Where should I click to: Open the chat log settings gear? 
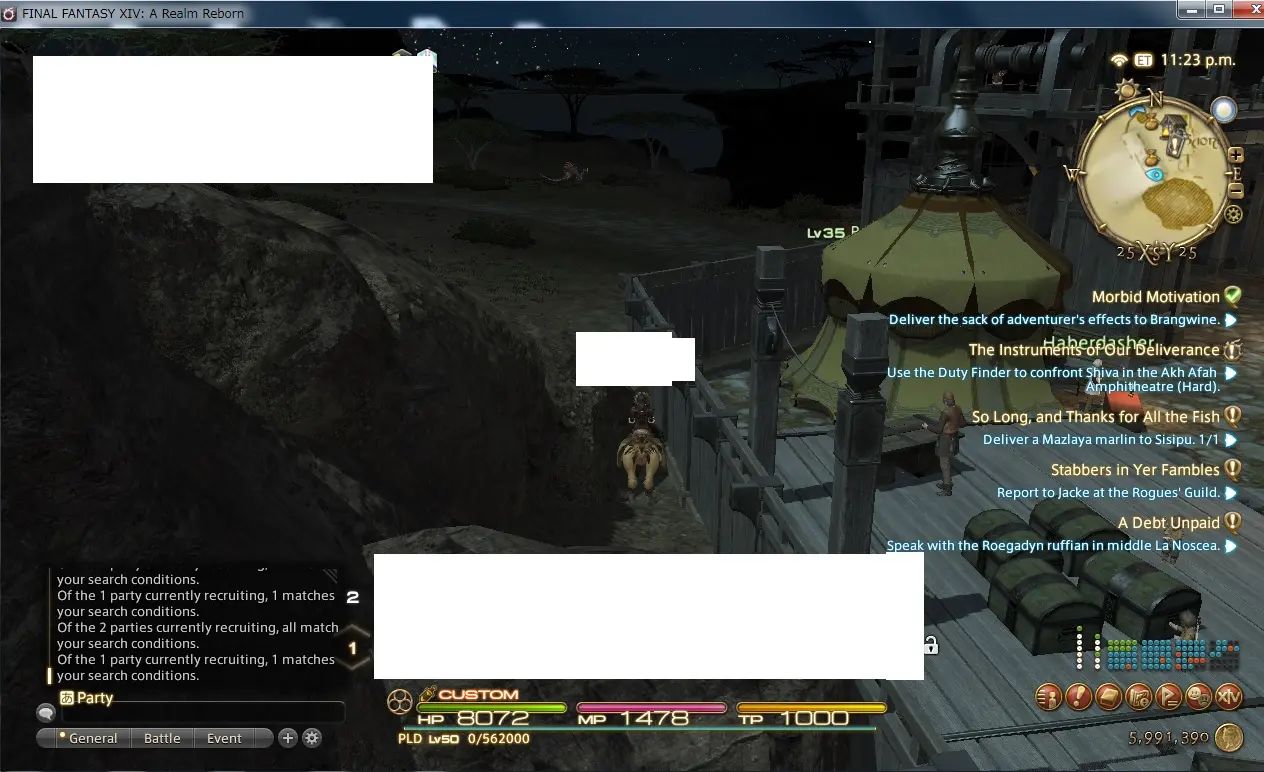point(312,738)
